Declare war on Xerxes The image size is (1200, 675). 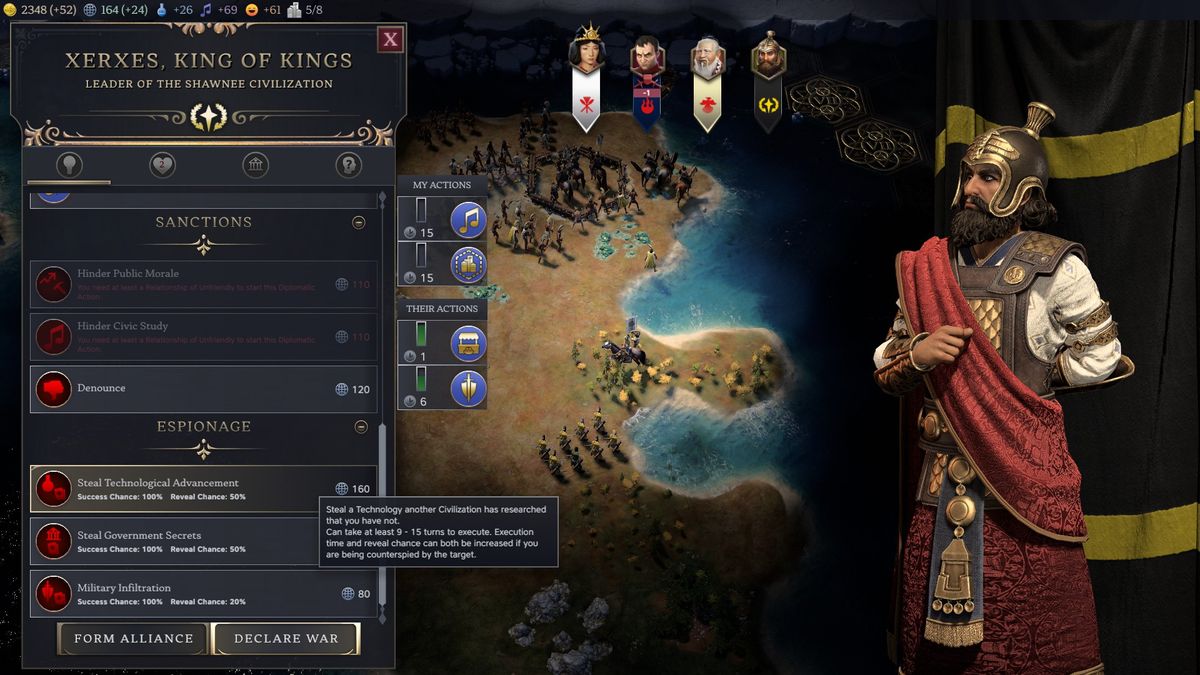tap(286, 638)
